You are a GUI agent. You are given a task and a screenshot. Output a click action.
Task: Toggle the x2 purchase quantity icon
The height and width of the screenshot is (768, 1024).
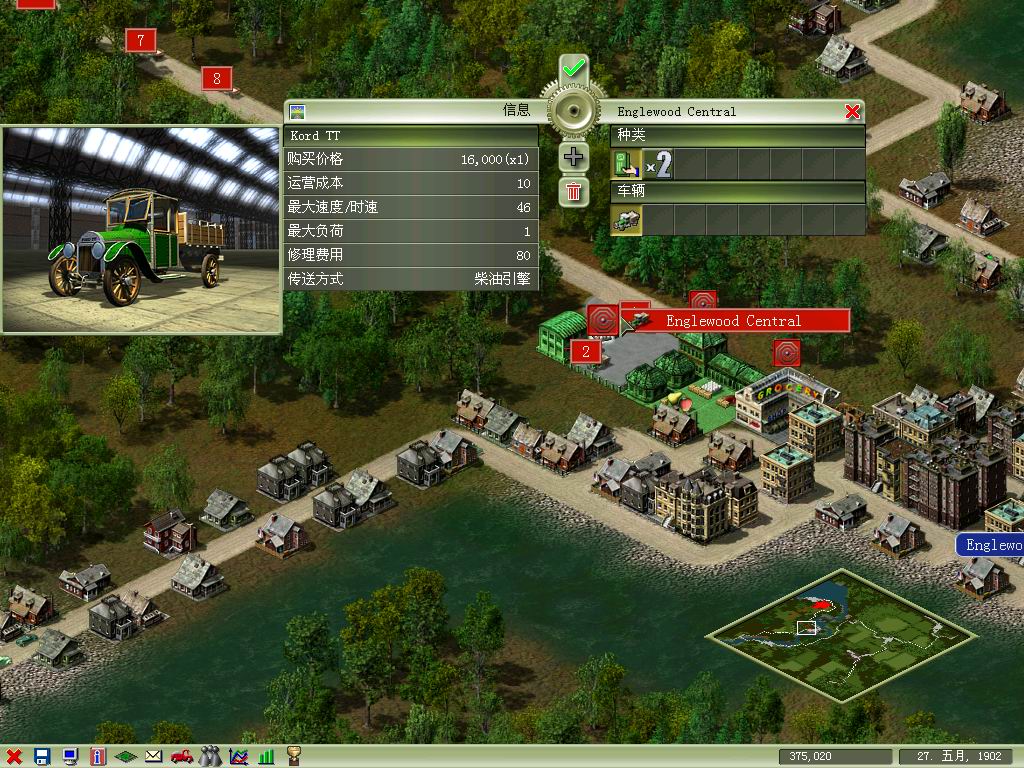pos(657,164)
